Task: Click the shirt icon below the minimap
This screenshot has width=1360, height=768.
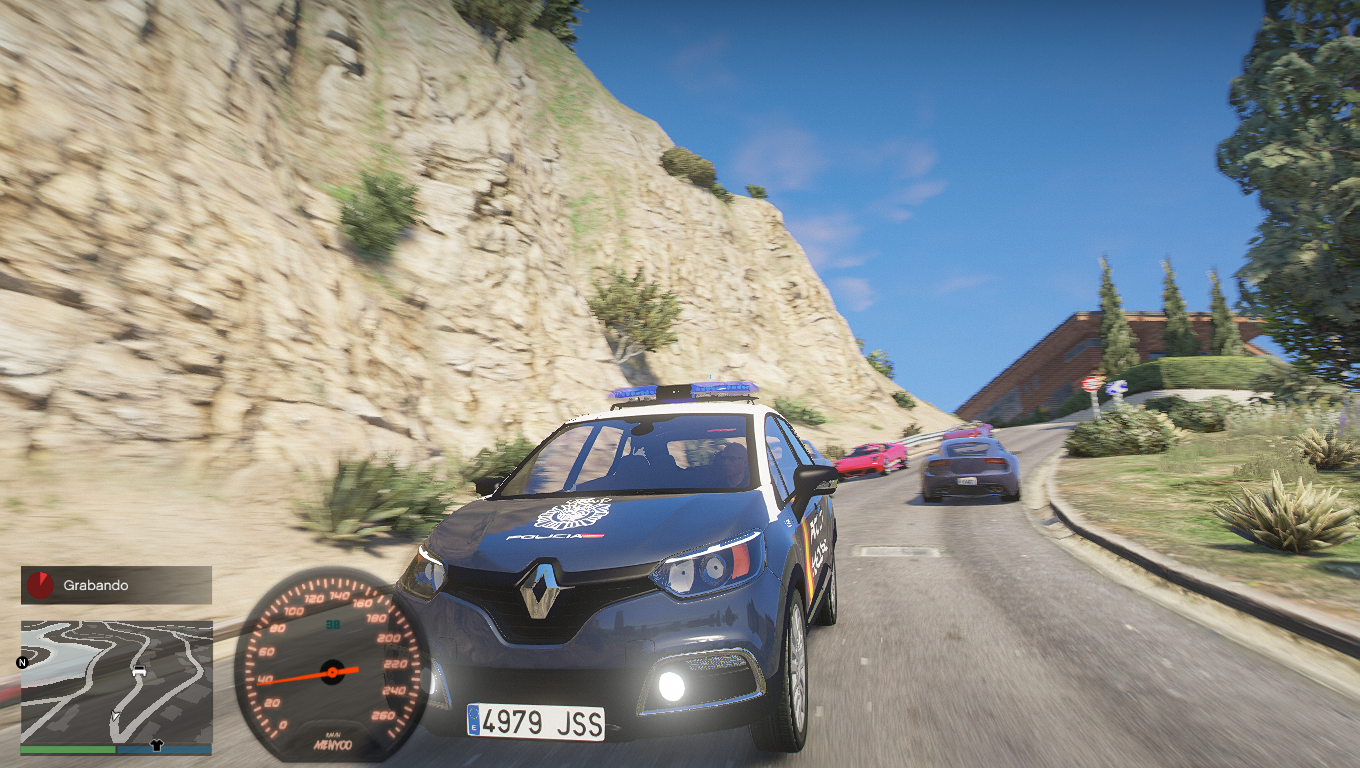Action: click(x=156, y=745)
